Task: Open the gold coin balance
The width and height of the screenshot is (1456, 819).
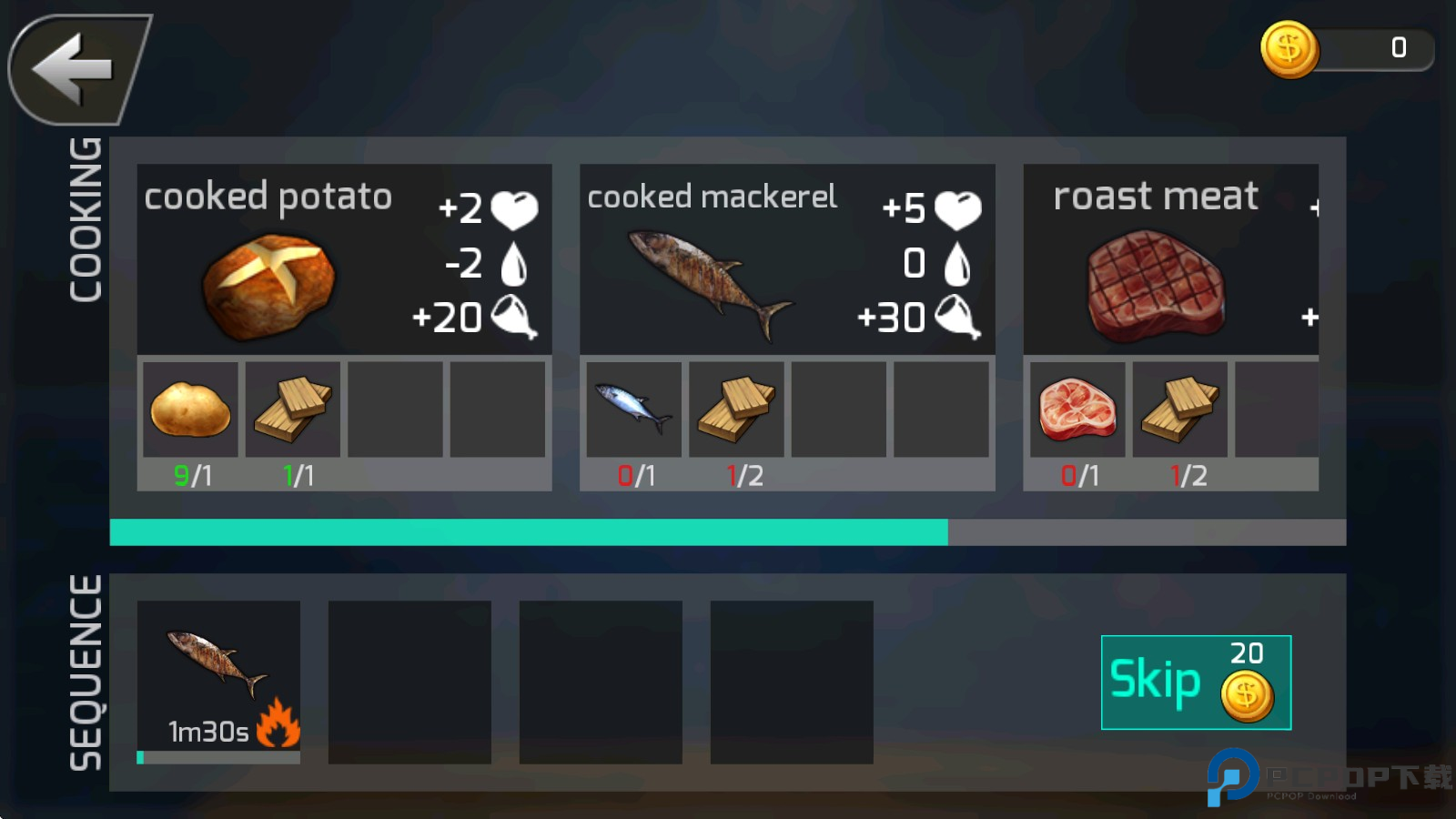Action: (1346, 49)
